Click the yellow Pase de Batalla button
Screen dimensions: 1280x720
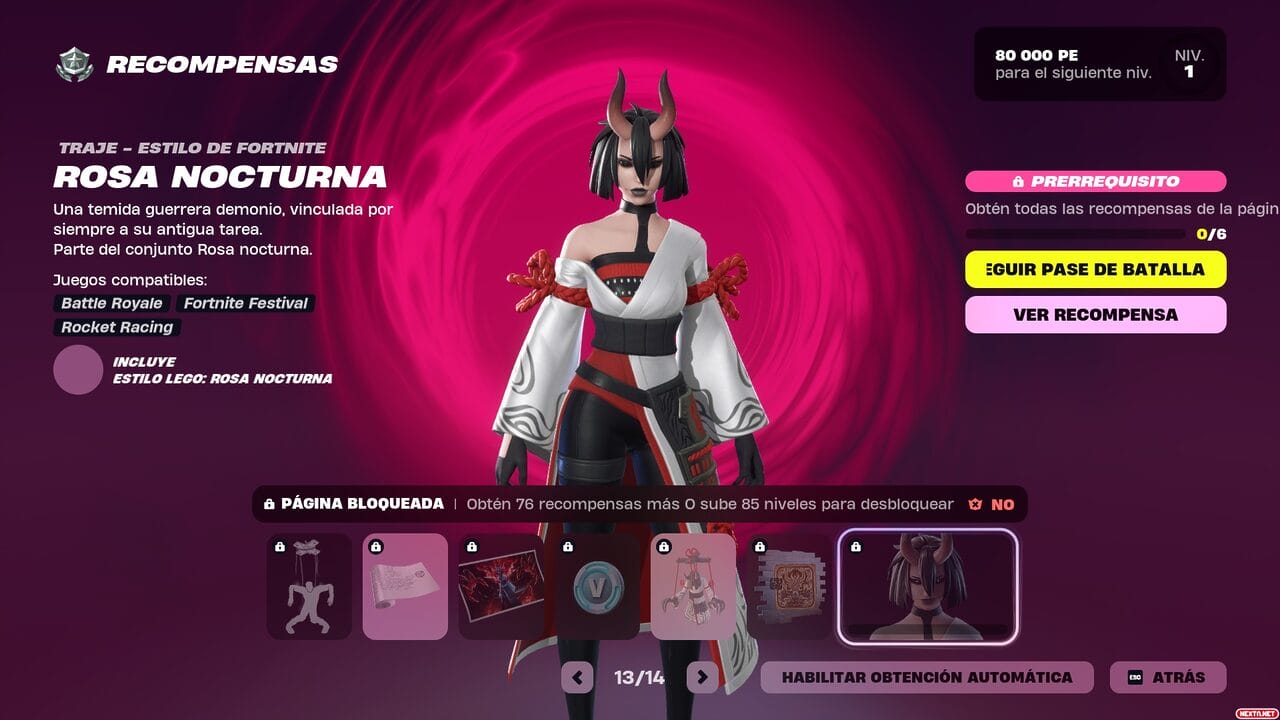(x=1095, y=269)
